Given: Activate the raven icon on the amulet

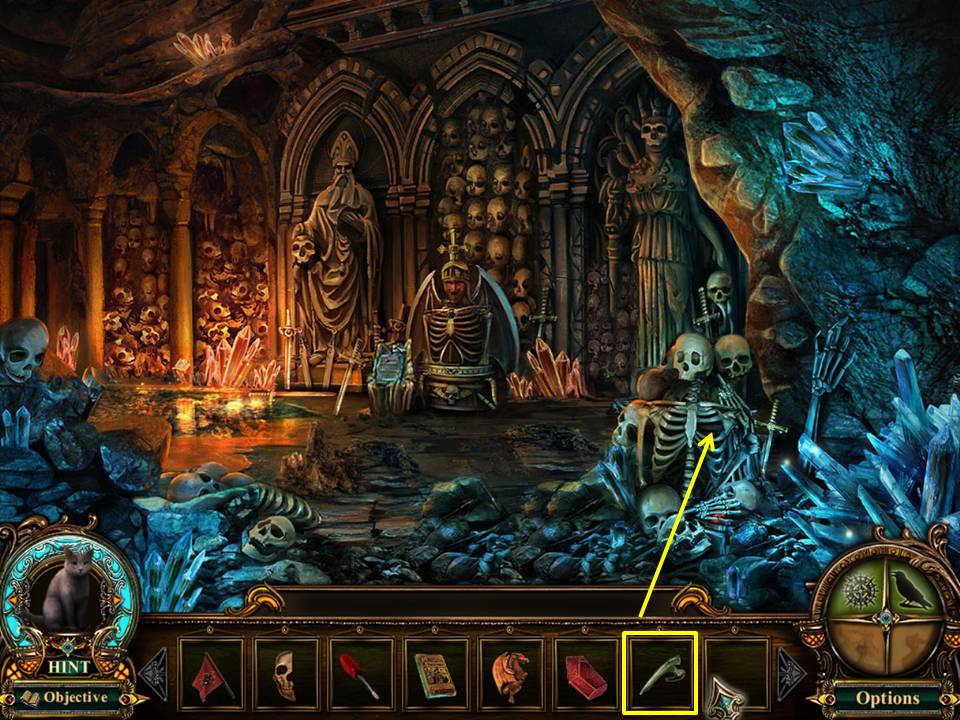Looking at the screenshot, I should (913, 594).
